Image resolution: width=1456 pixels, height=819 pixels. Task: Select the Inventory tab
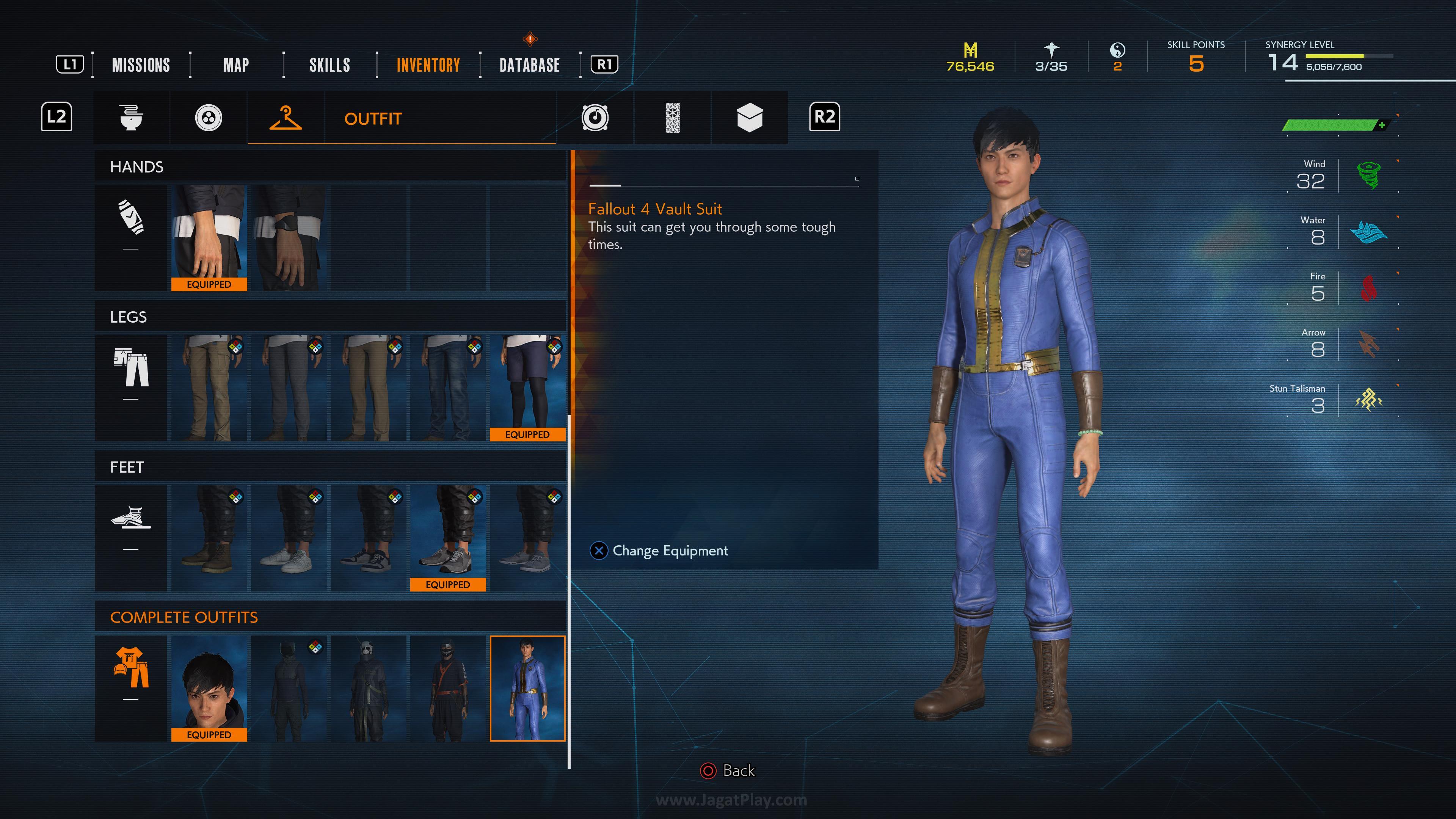coord(428,65)
